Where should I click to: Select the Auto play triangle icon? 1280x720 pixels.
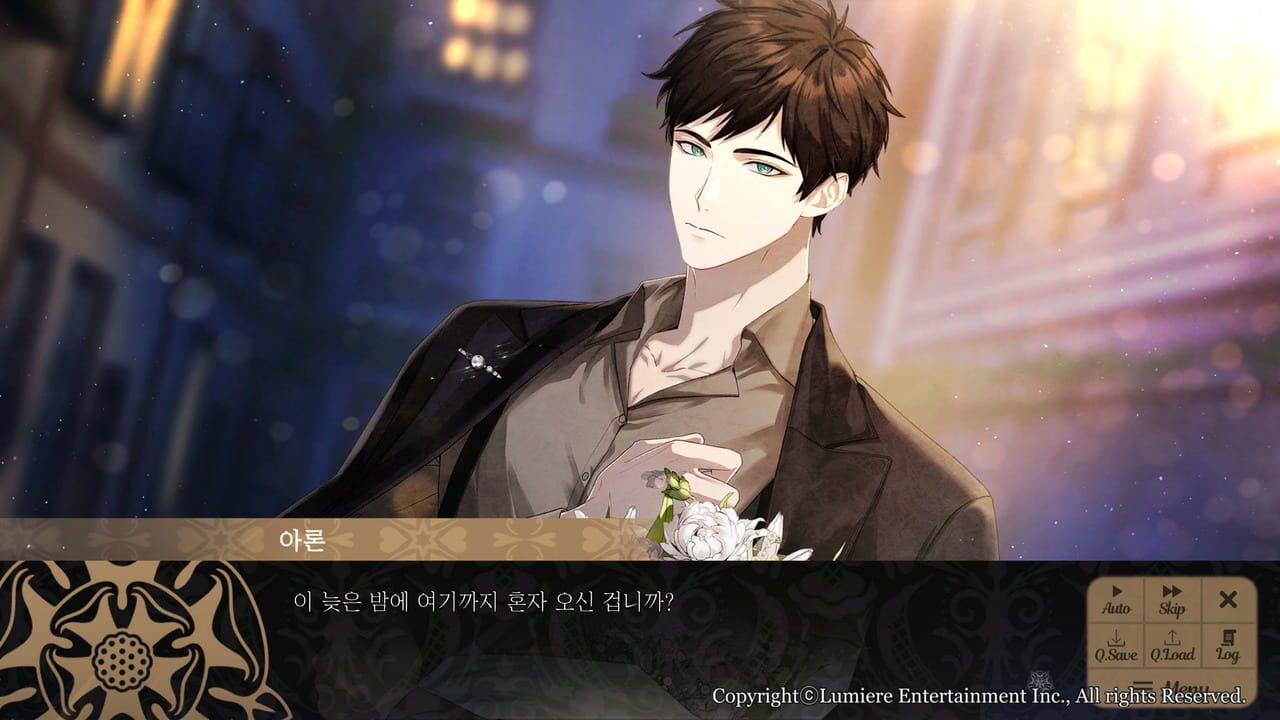click(x=1117, y=592)
